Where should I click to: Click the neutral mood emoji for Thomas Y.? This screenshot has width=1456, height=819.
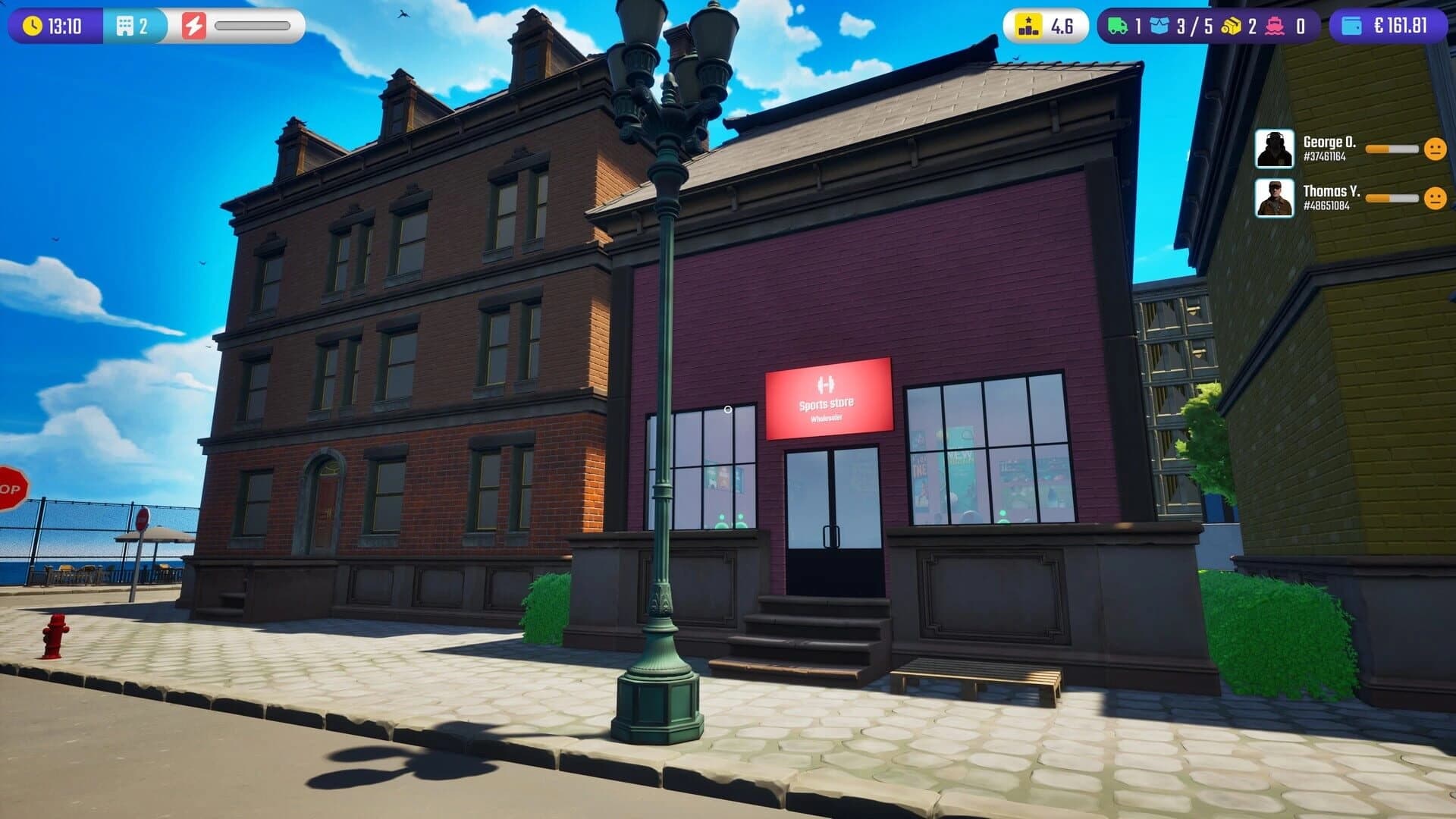tap(1435, 199)
